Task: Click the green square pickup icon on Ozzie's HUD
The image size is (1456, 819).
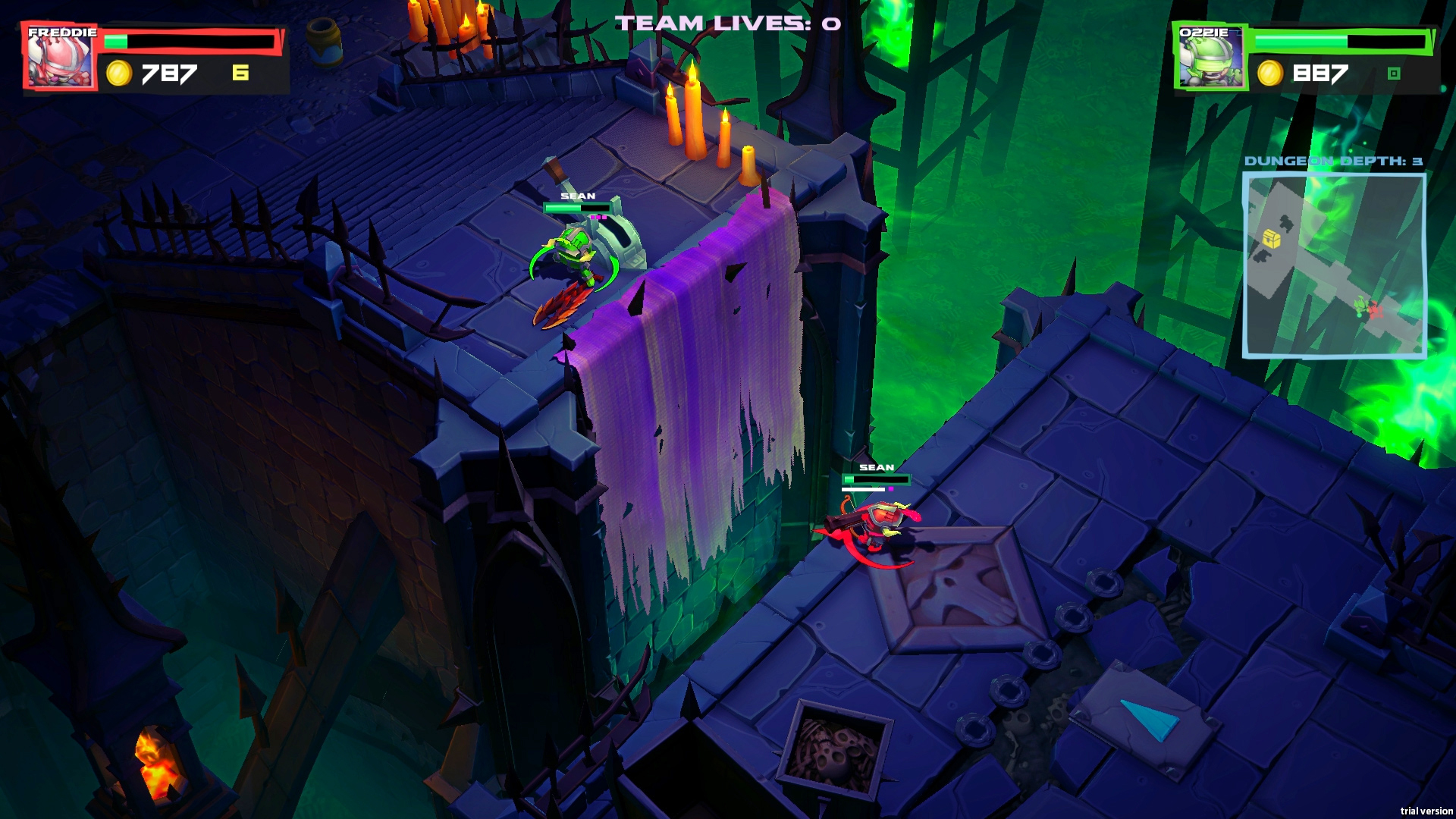Action: (1394, 74)
